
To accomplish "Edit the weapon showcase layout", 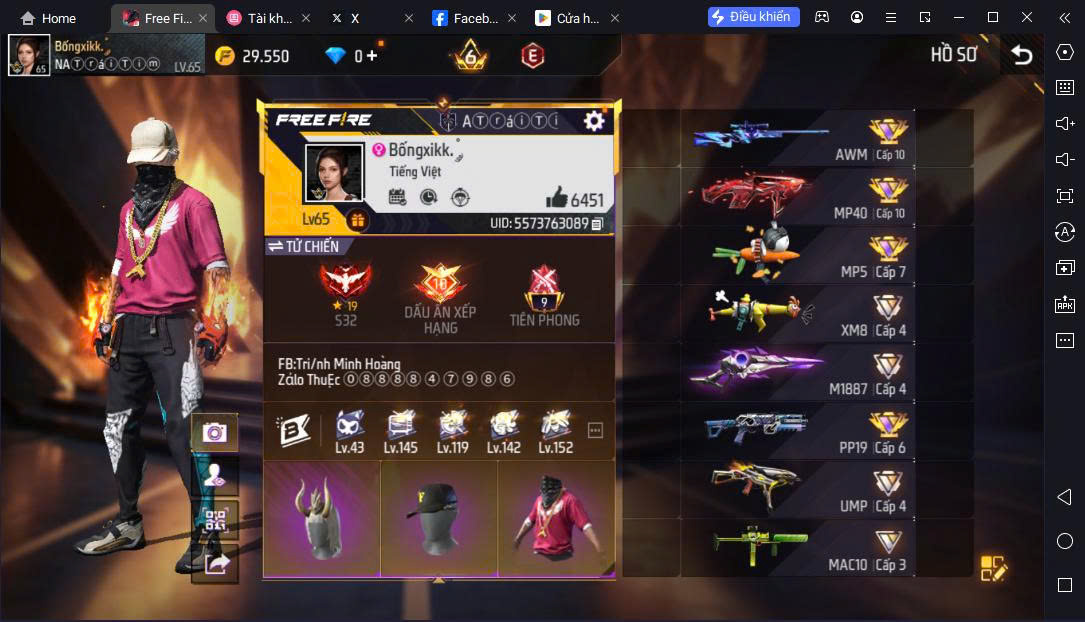I will 993,568.
